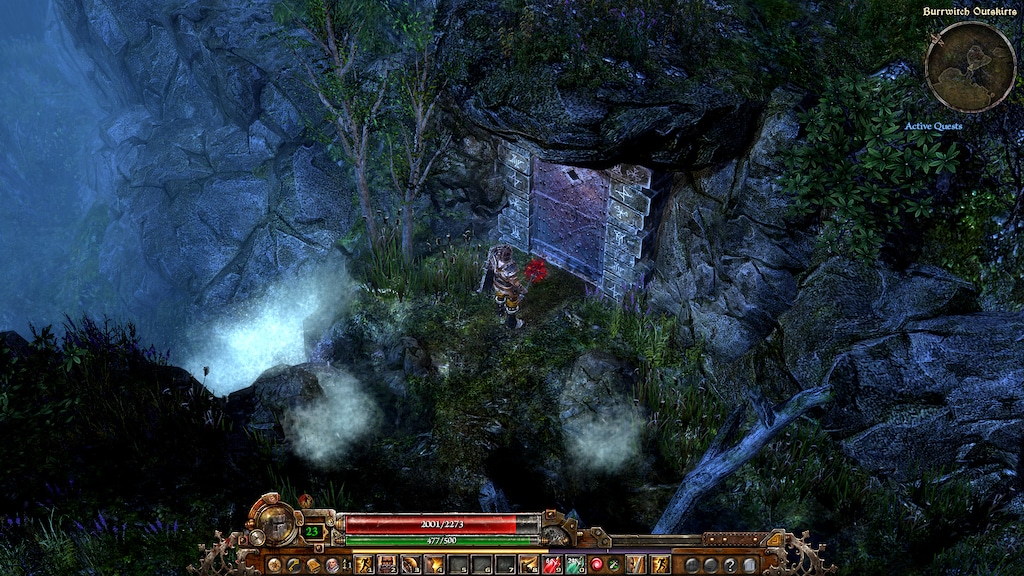Image resolution: width=1024 pixels, height=576 pixels.
Task: Use the ability in hotbar slot 2
Action: 387,565
